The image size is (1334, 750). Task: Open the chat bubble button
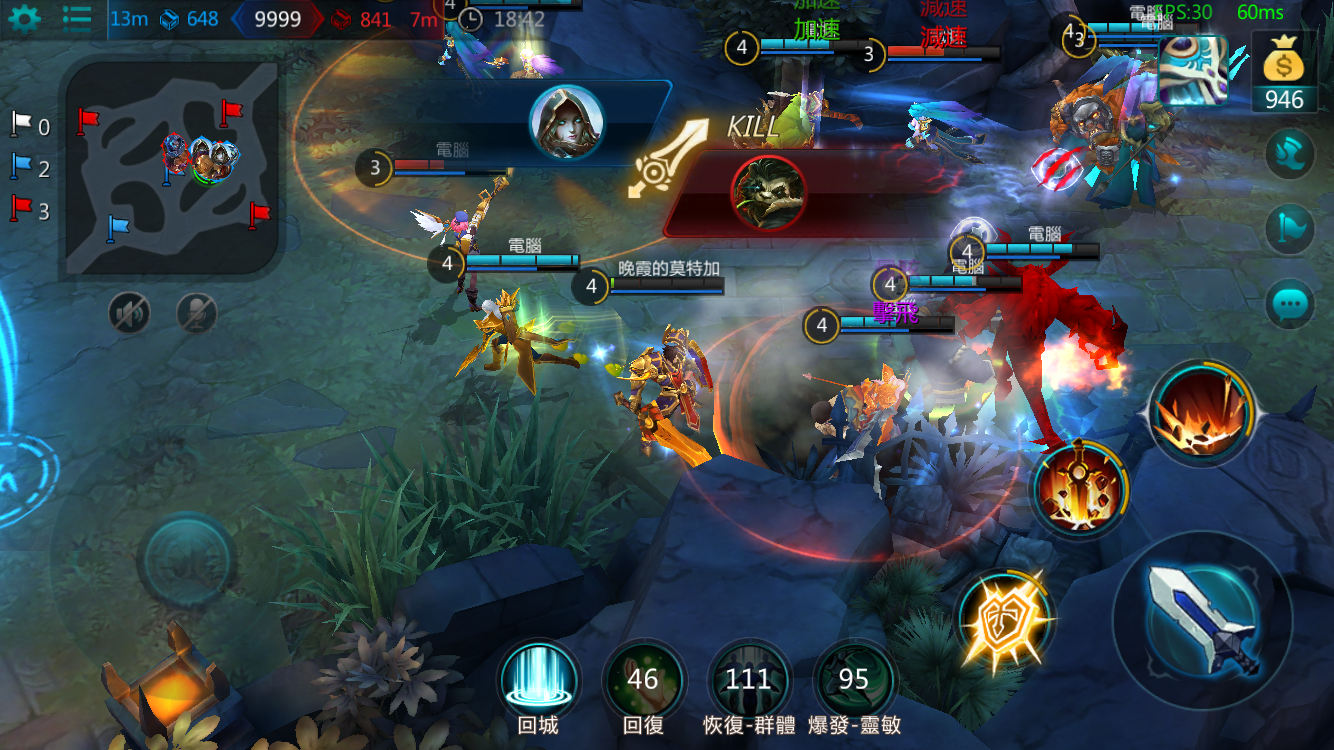[1290, 303]
